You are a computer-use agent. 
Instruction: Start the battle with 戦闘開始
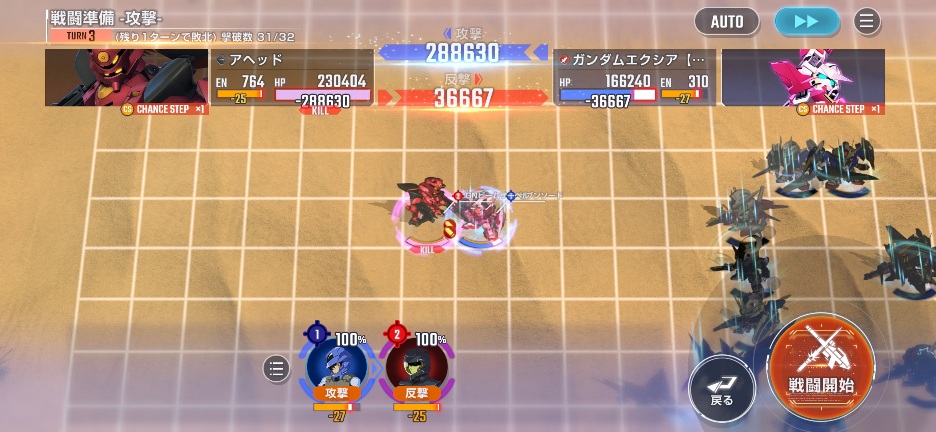(x=821, y=362)
